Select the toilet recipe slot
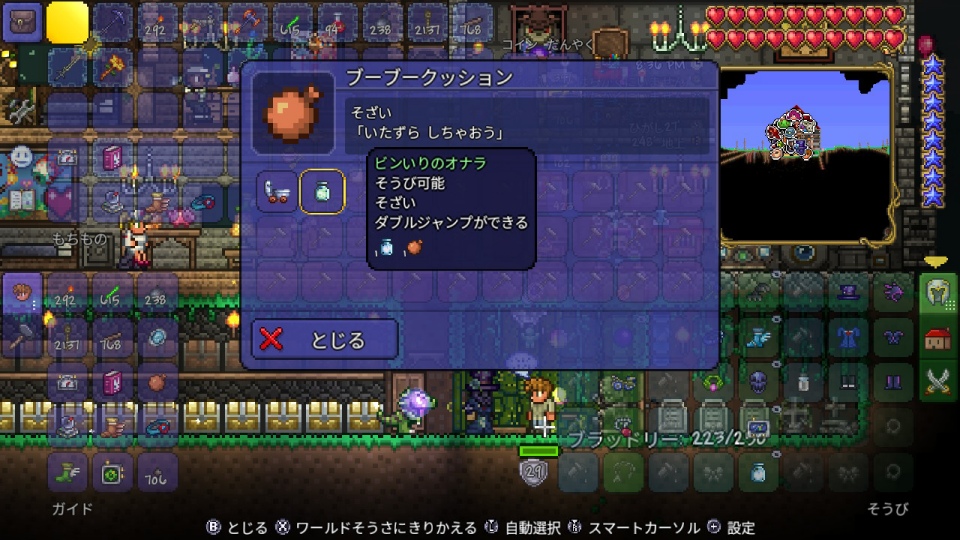 coord(277,191)
